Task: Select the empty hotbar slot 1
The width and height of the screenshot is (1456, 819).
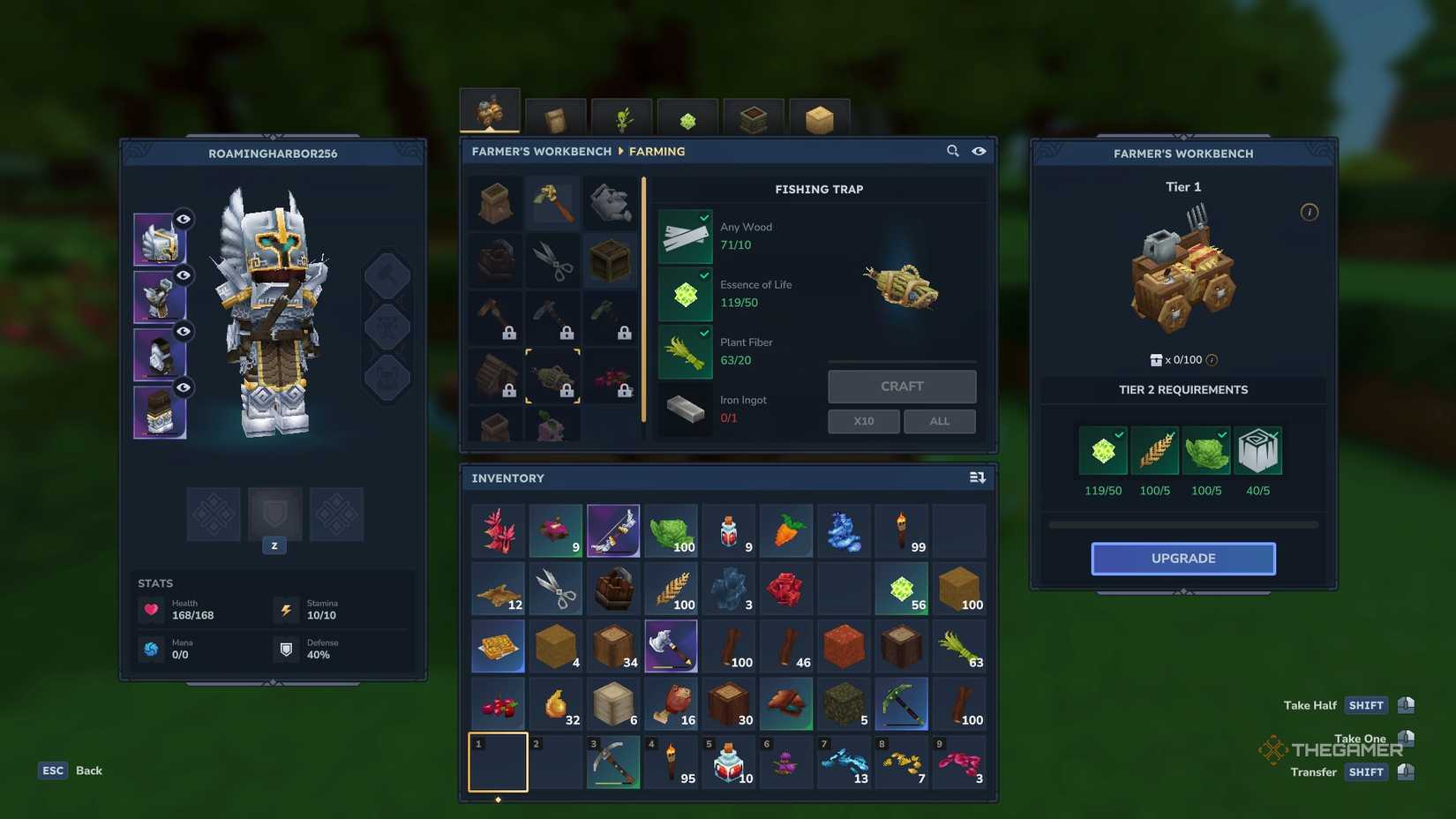Action: click(497, 762)
